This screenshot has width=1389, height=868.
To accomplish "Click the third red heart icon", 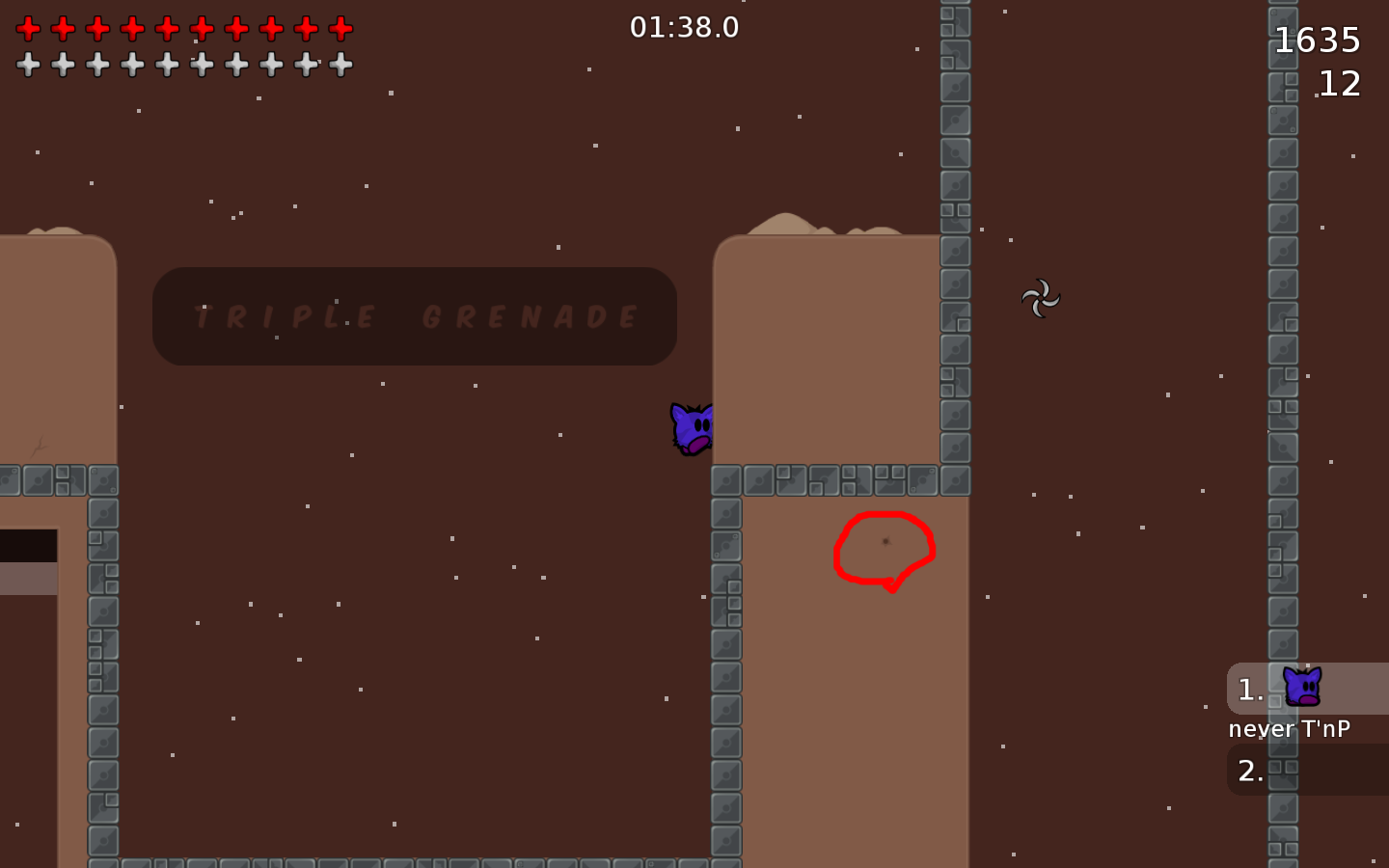I will (x=98, y=28).
